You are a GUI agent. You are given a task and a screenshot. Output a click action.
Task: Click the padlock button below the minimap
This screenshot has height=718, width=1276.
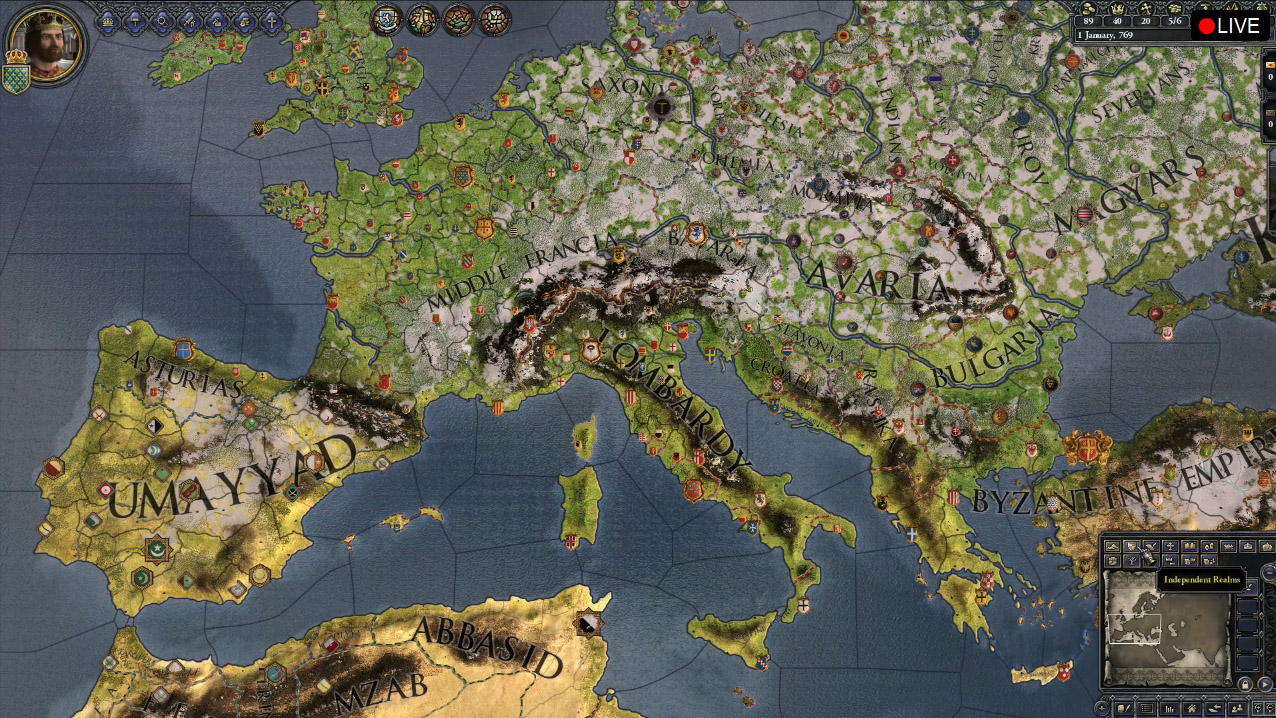(x=1245, y=684)
